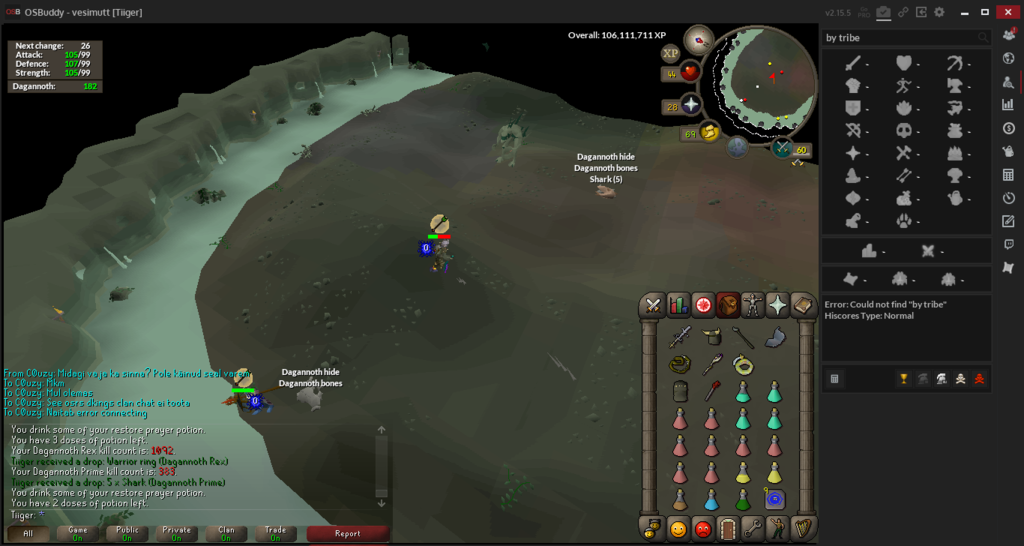
Task: Click the Special Attack orb
Action: tap(782, 148)
